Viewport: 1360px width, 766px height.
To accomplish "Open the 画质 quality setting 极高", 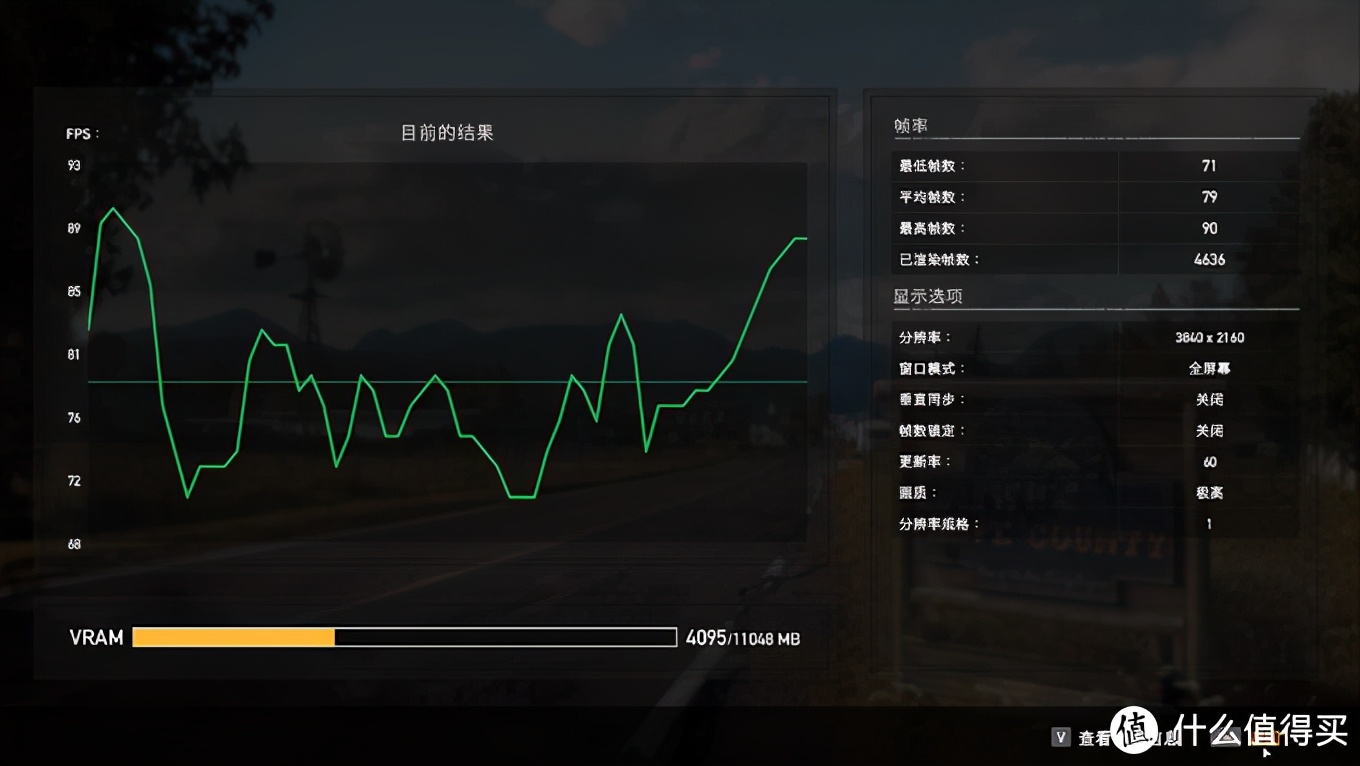I will tap(1209, 492).
